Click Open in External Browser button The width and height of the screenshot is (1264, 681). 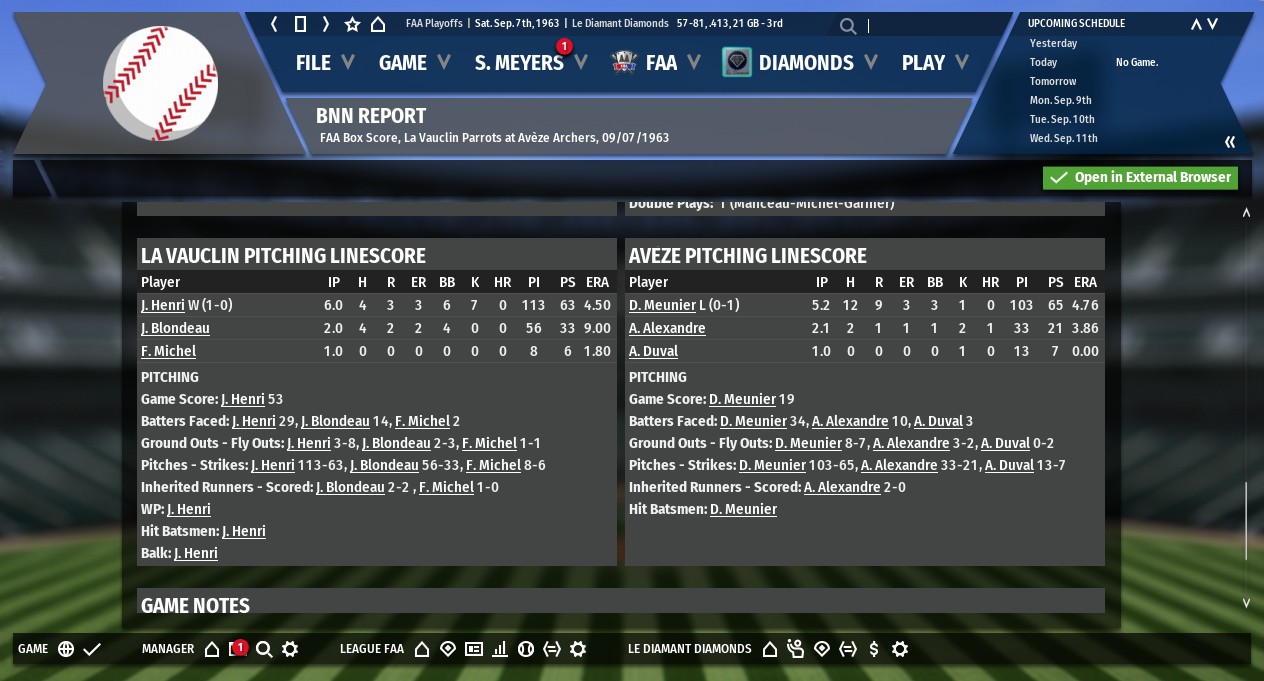(1140, 178)
